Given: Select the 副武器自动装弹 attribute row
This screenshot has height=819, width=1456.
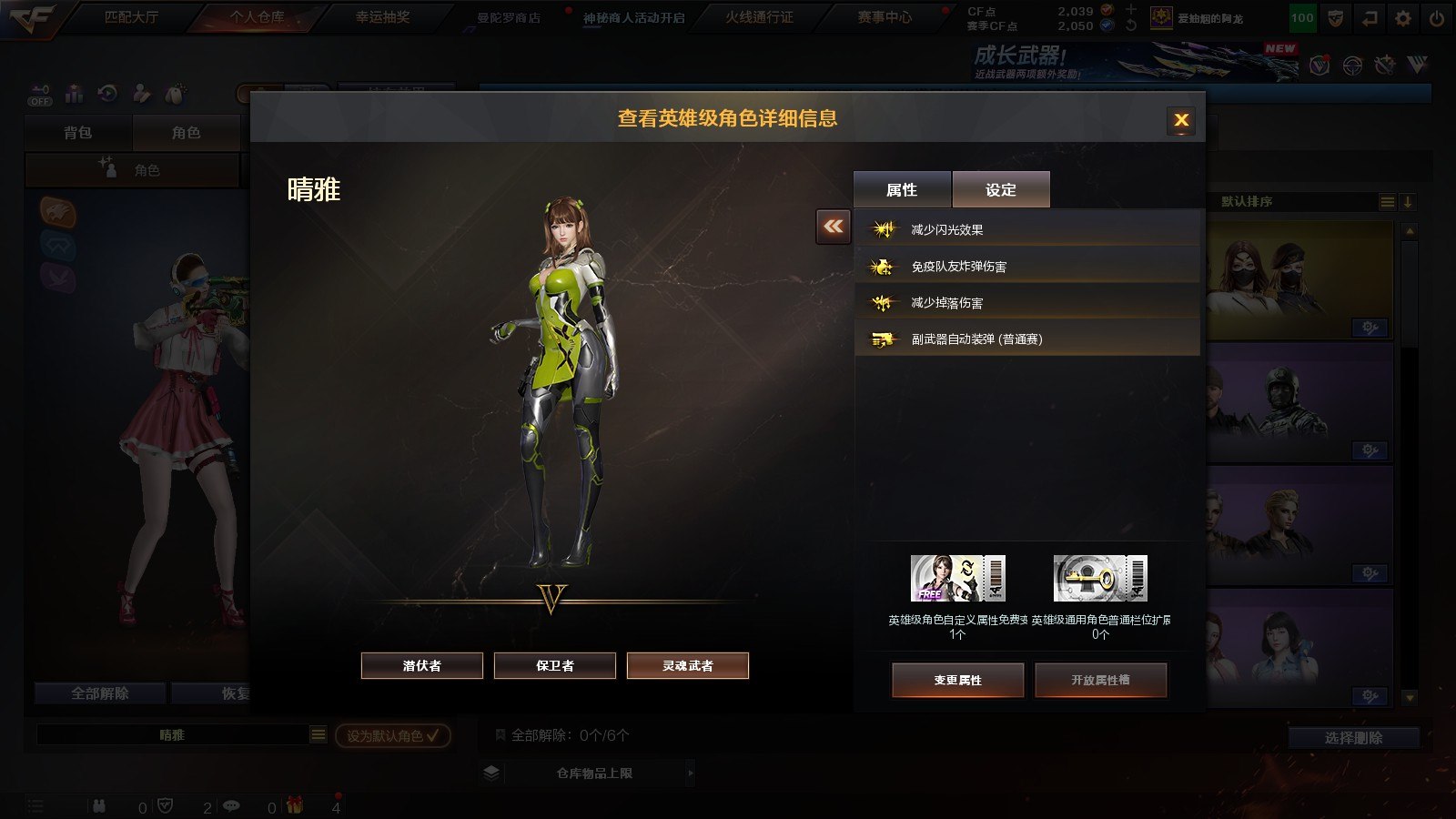Looking at the screenshot, I should 1026,339.
